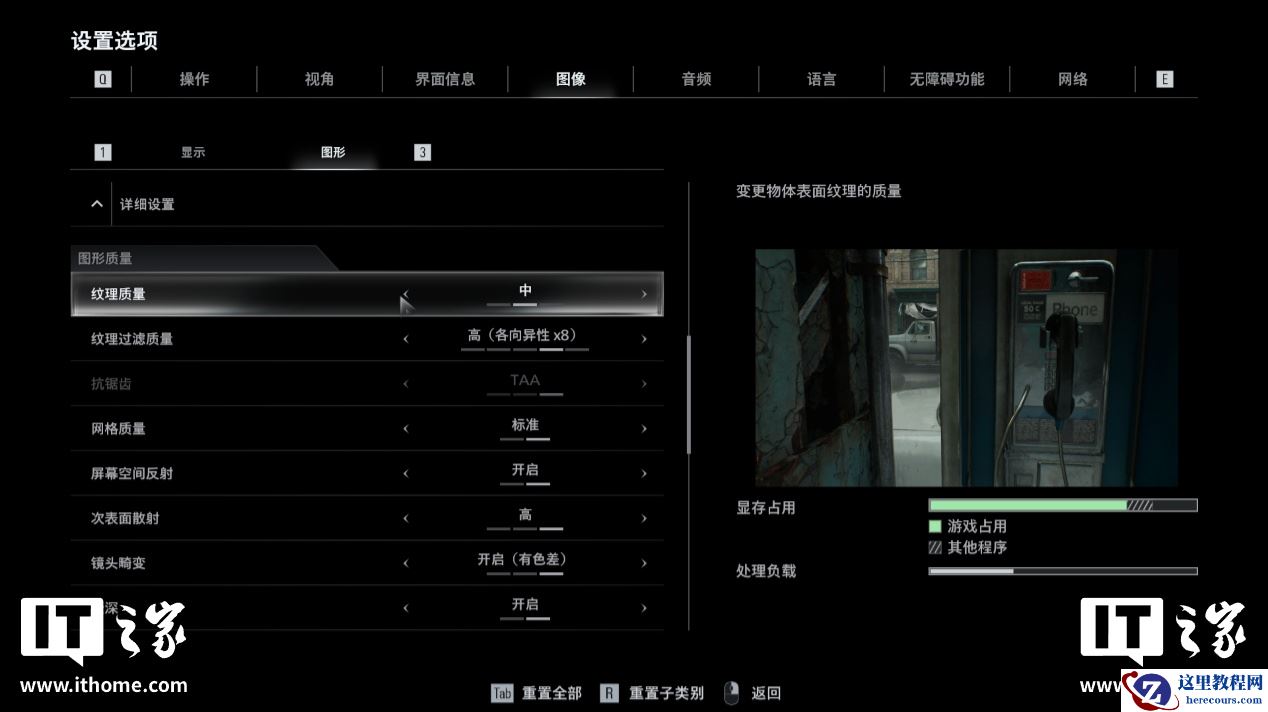Switch to the 操作 settings tab

[194, 79]
